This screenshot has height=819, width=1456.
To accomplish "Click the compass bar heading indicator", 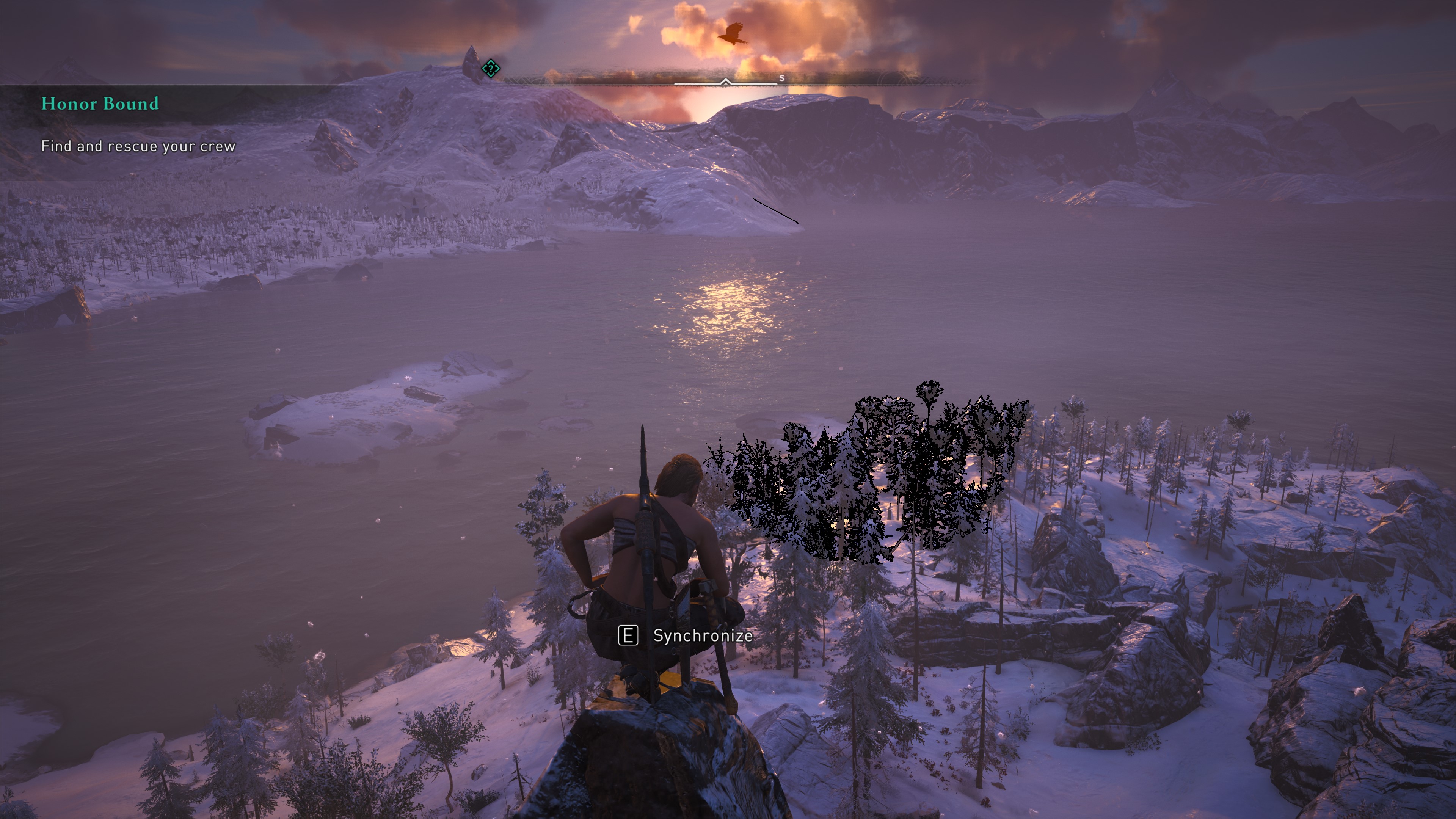I will (725, 83).
